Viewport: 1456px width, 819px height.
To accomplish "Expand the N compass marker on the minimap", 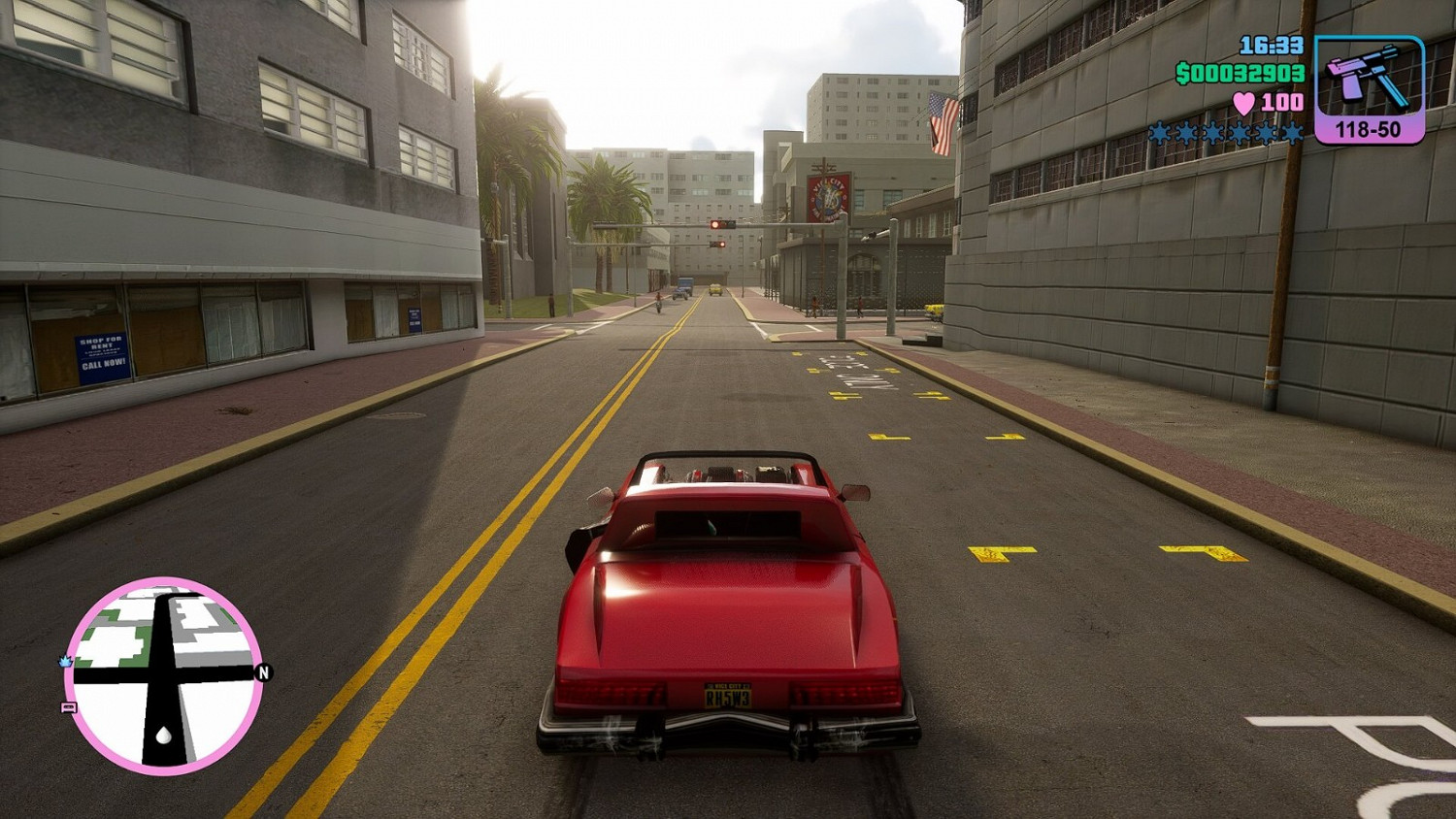I will coord(263,672).
